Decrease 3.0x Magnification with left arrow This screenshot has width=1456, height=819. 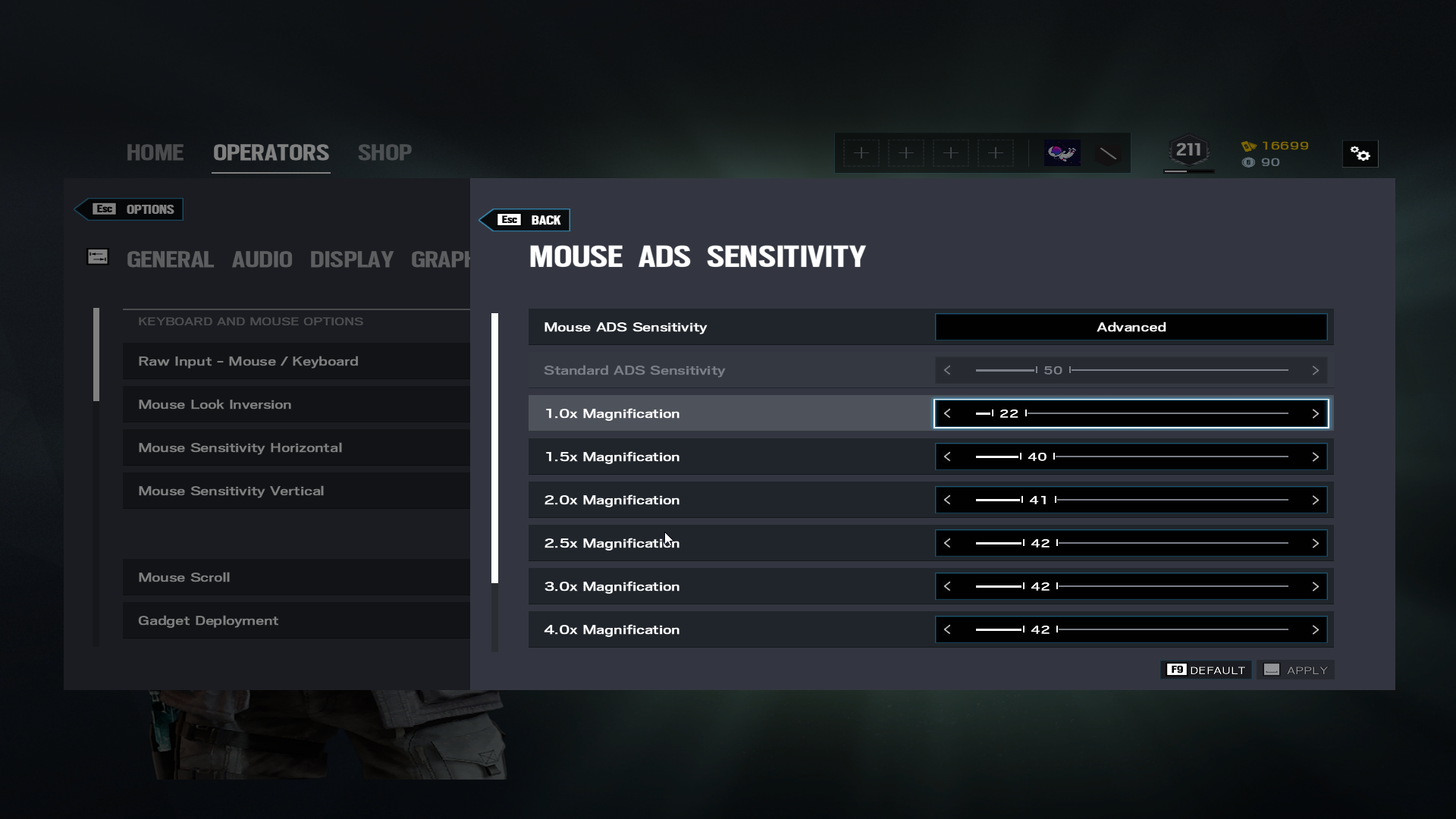947,586
